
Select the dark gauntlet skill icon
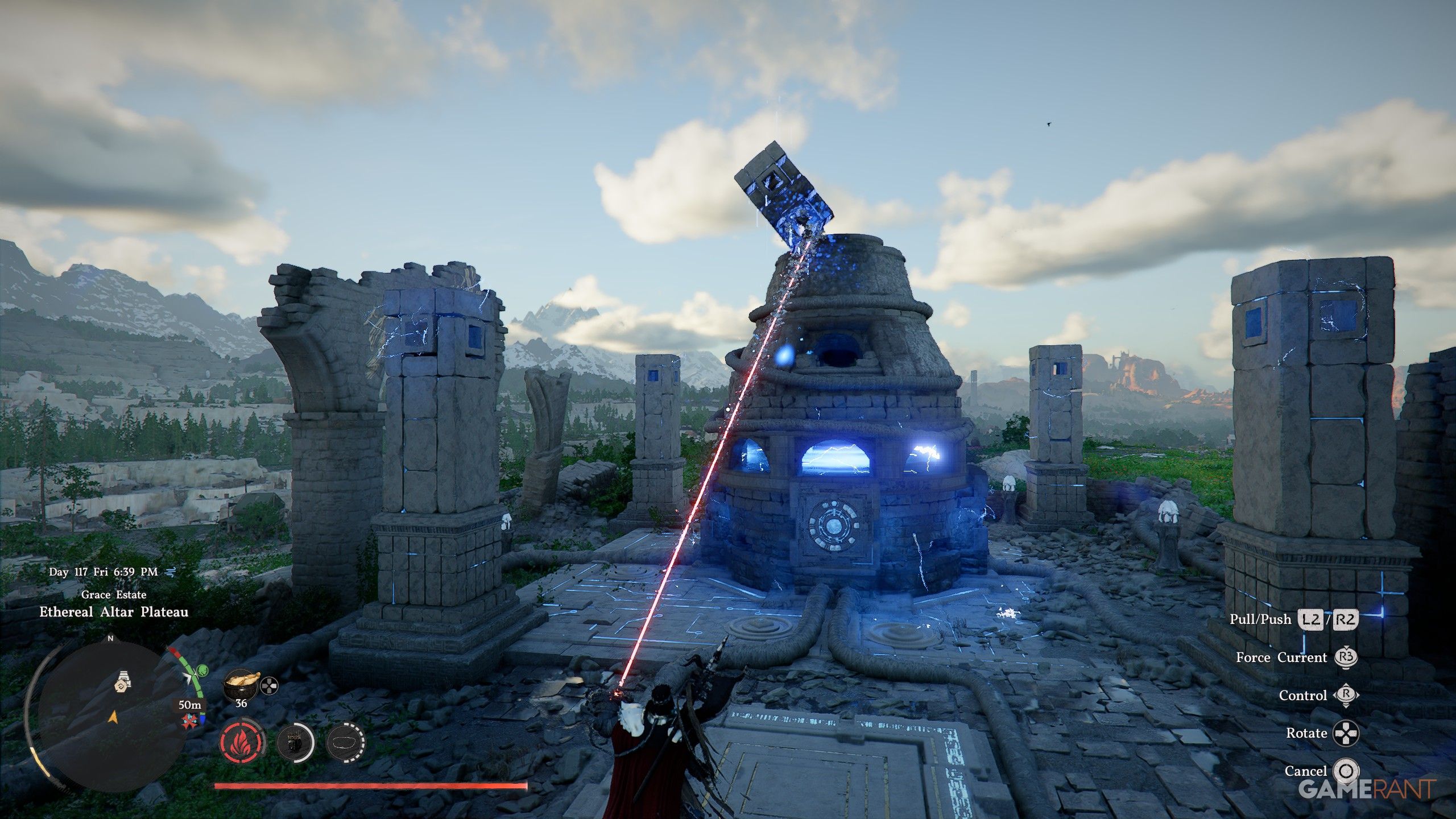(295, 743)
